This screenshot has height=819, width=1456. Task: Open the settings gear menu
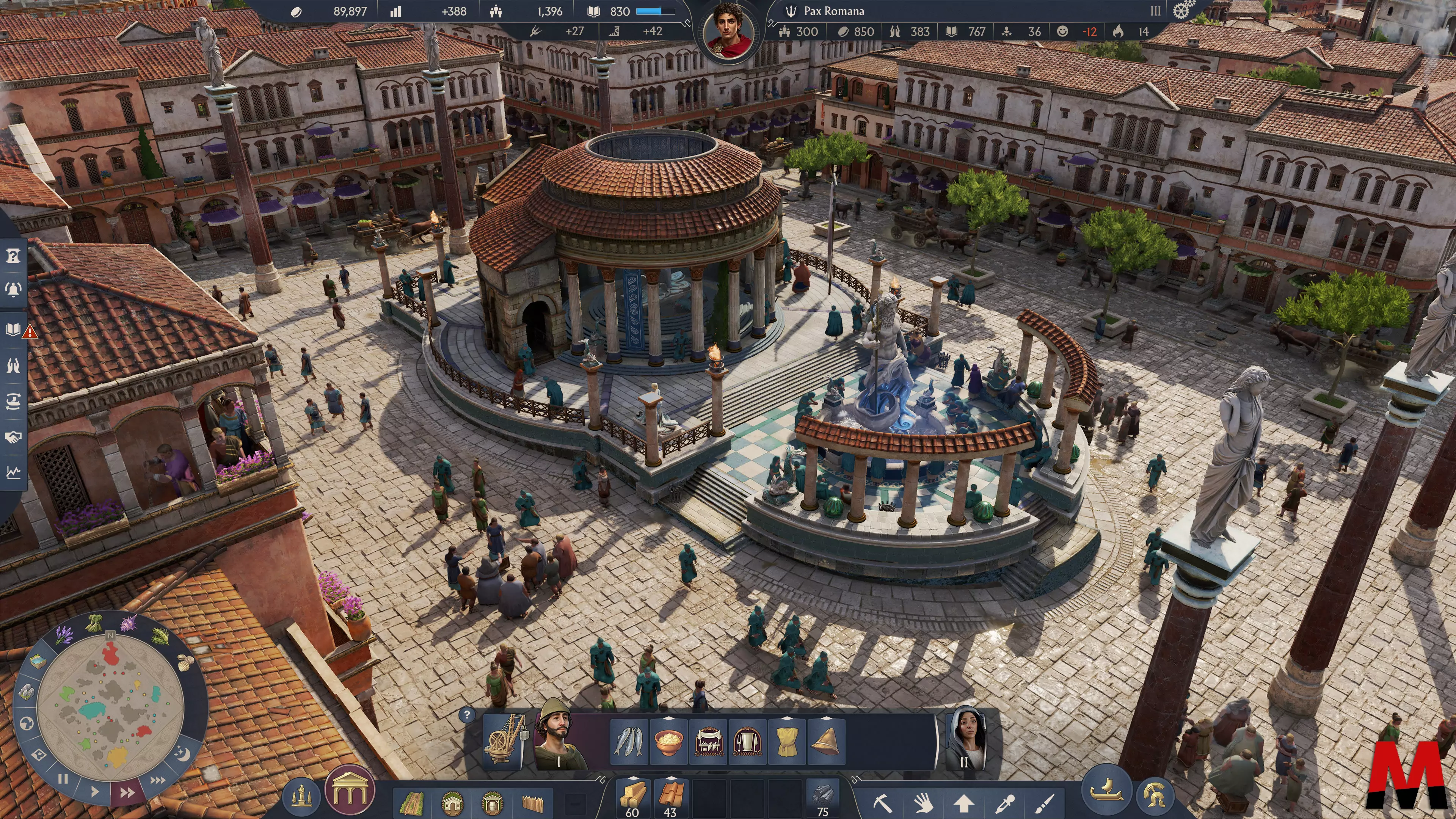[x=1183, y=10]
